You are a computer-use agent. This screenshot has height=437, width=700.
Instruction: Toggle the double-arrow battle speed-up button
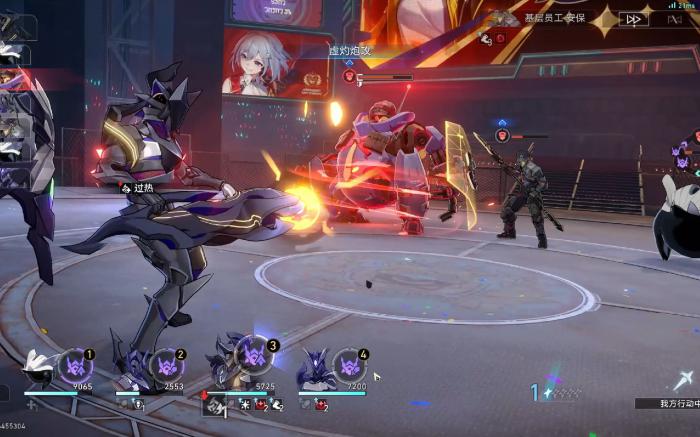(x=633, y=18)
